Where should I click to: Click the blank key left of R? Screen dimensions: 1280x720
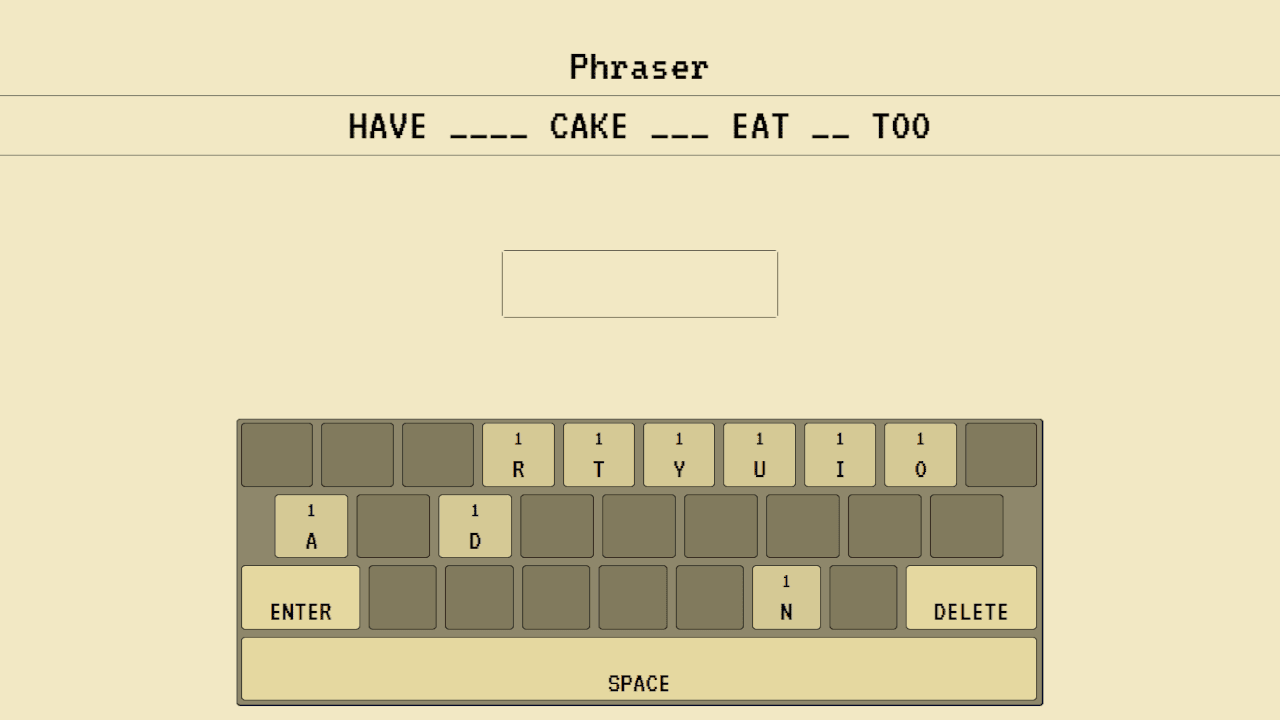tap(437, 454)
